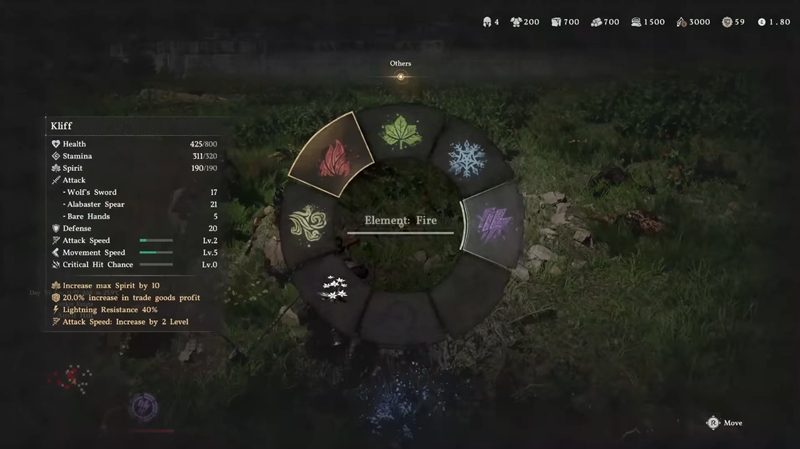
Task: Open the Others wheel category
Action: [400, 75]
